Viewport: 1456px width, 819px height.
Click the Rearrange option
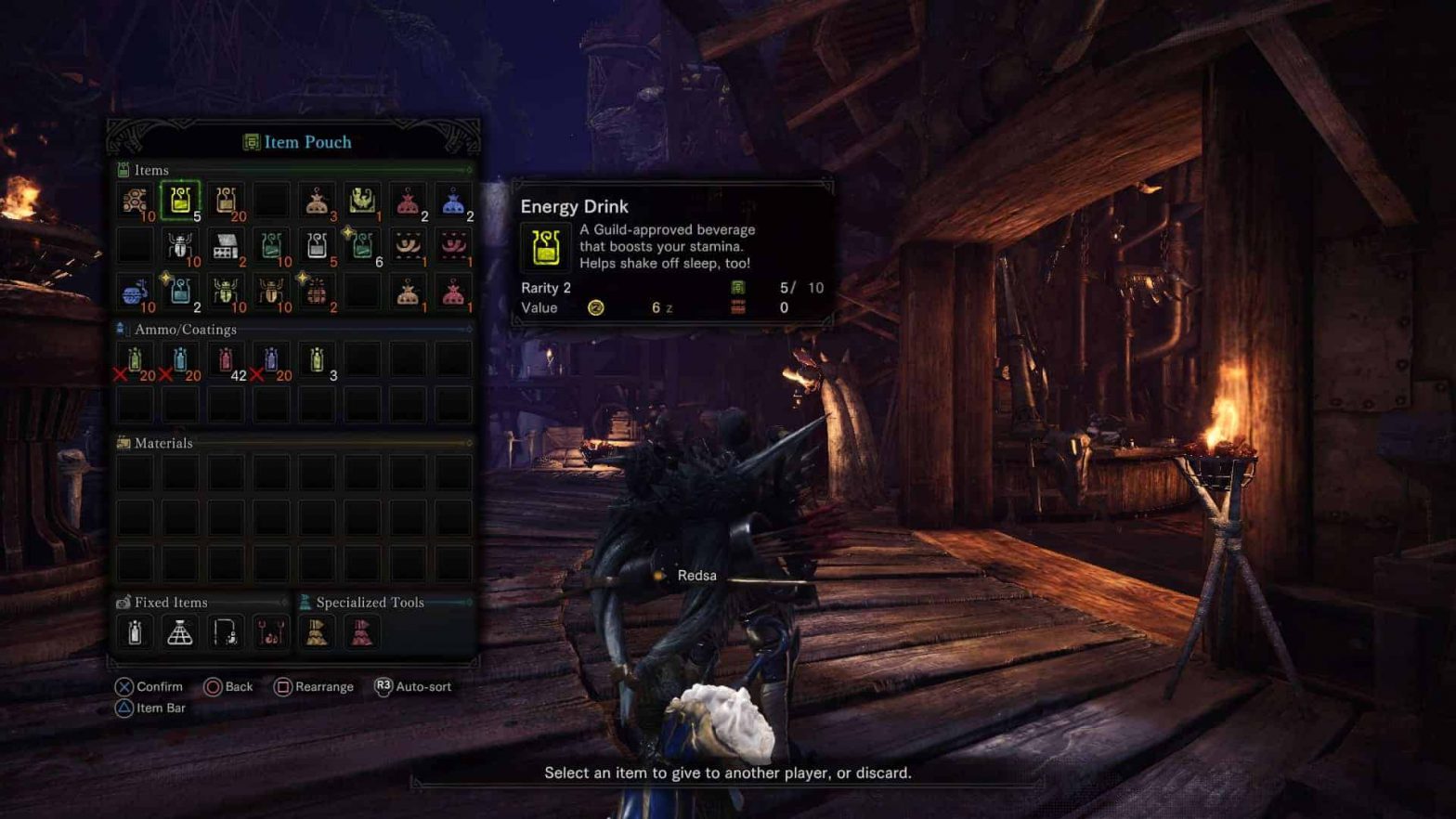pos(315,686)
